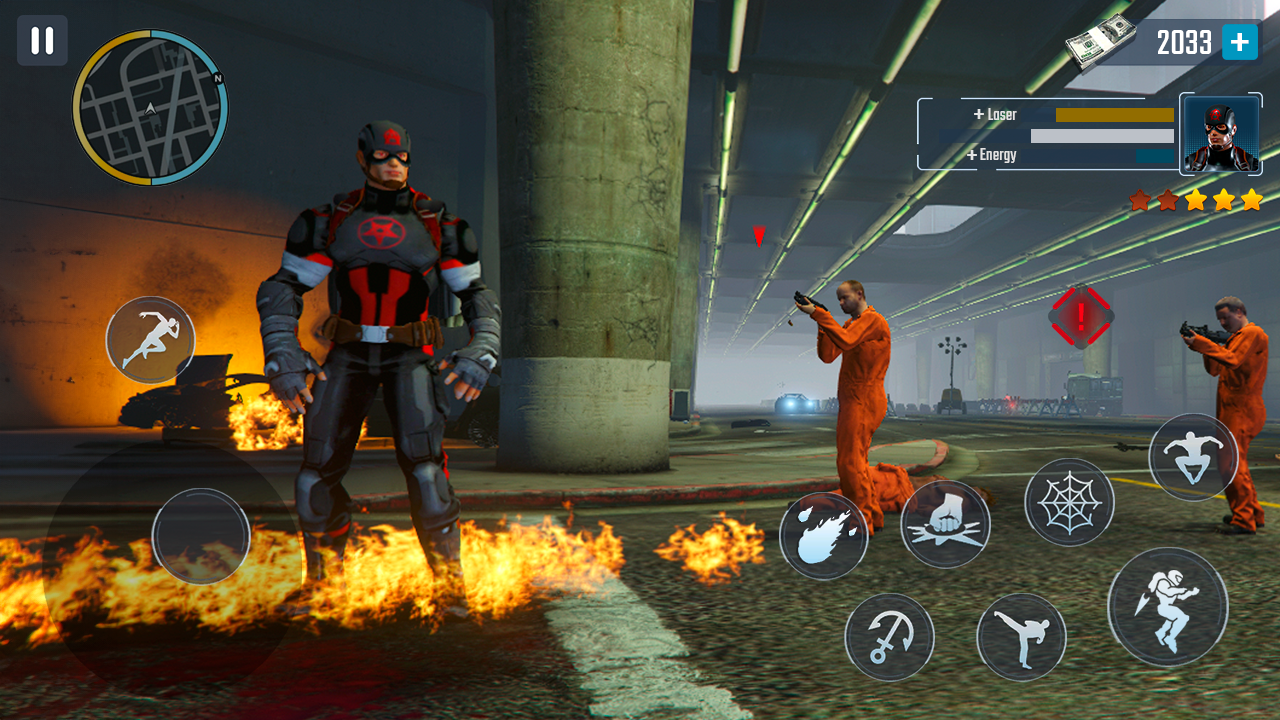Add more cash with the plus button
Screen dimensions: 1280x720
(x=1239, y=42)
